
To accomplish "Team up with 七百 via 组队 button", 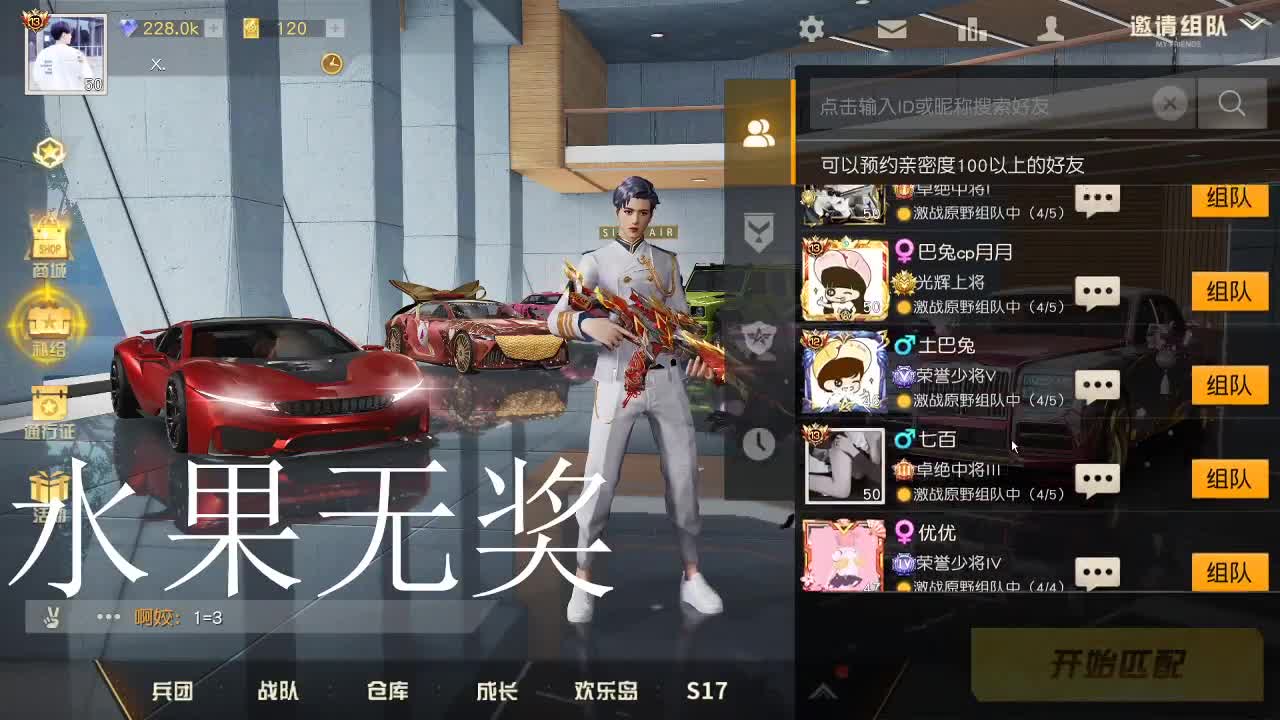I will [1229, 478].
